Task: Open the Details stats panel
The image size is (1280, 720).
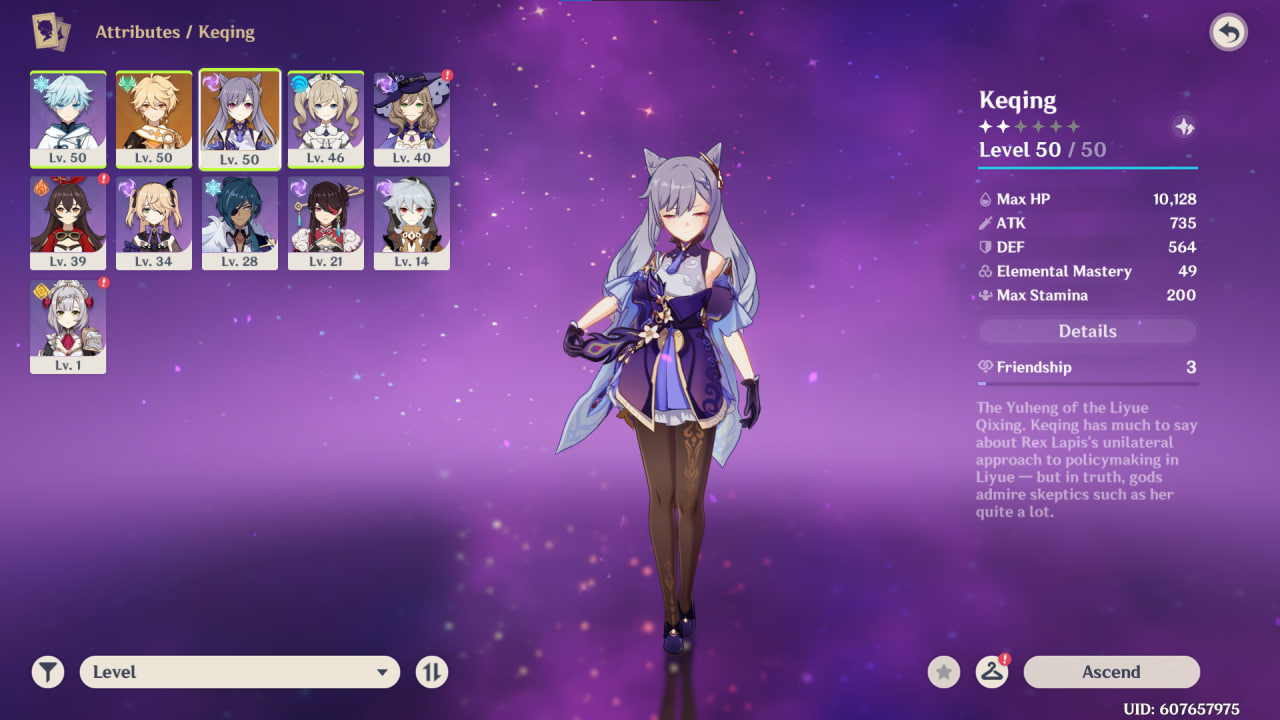Action: (x=1087, y=331)
